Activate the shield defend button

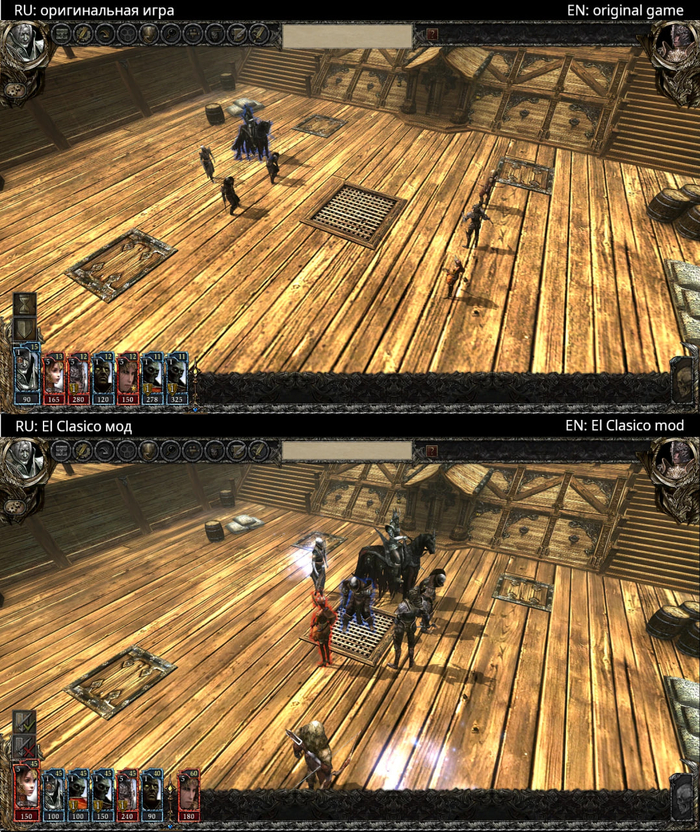pyautogui.click(x=24, y=330)
